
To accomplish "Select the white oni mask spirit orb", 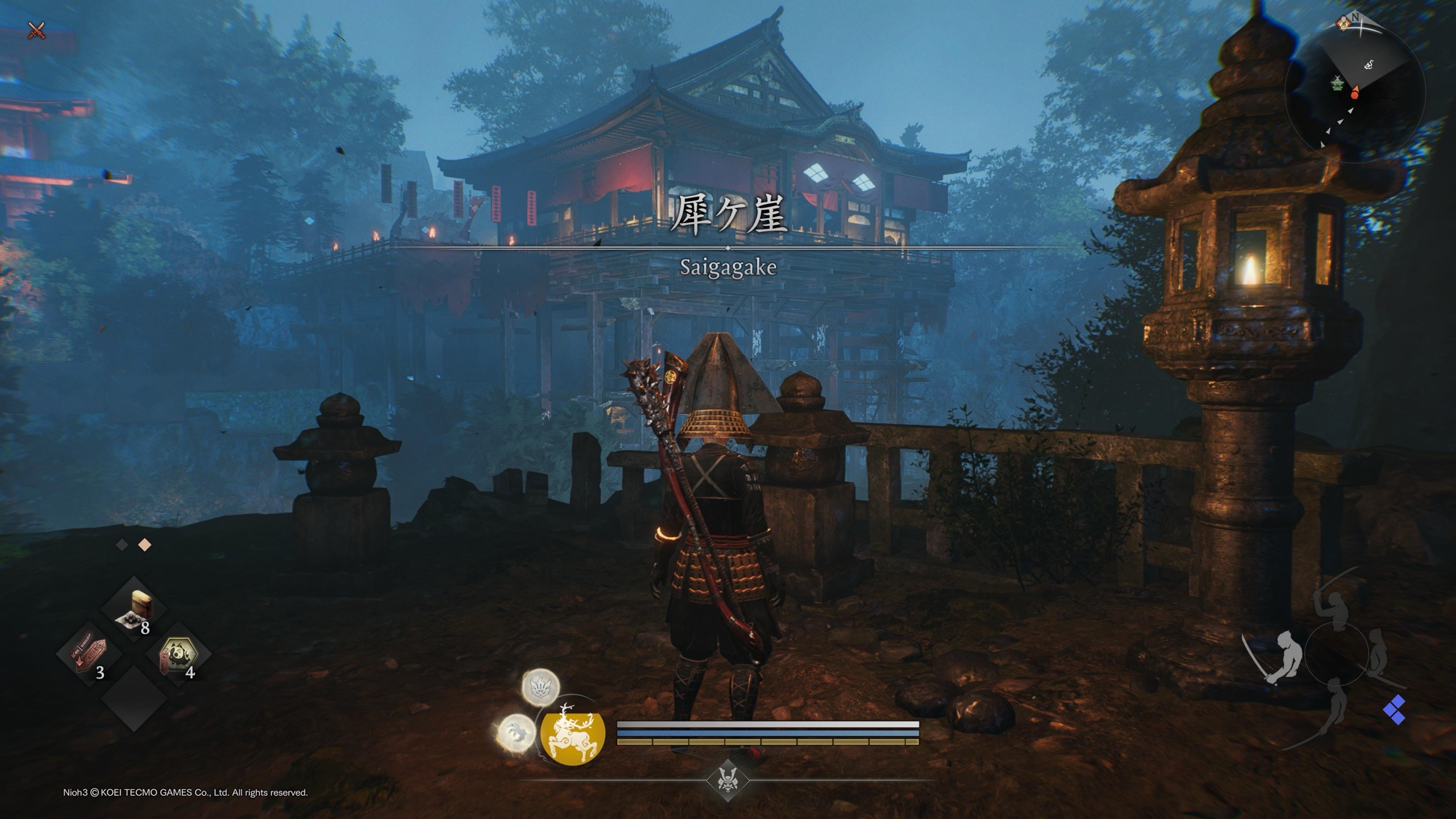I will click(x=540, y=687).
